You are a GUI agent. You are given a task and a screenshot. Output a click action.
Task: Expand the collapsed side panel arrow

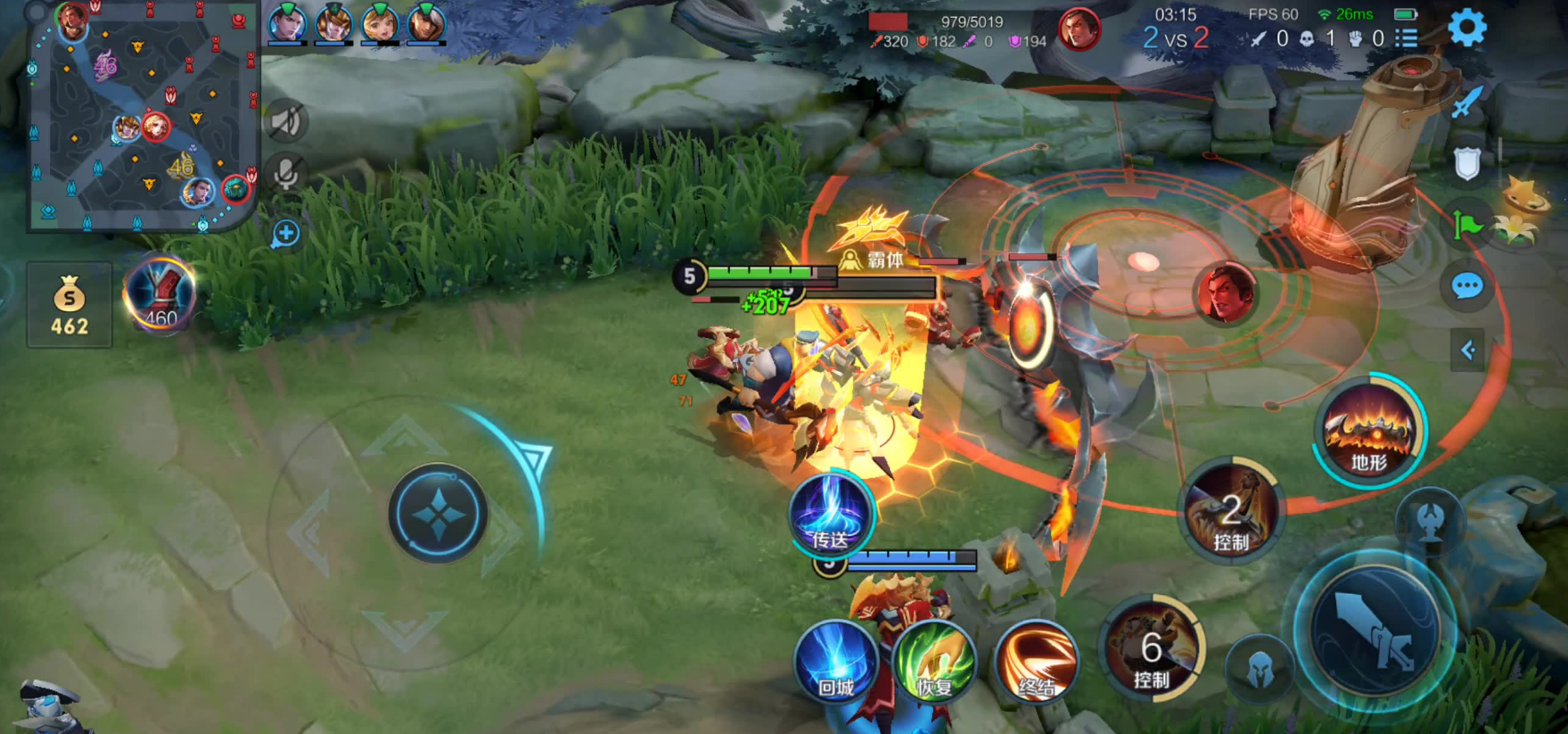pos(1467,351)
